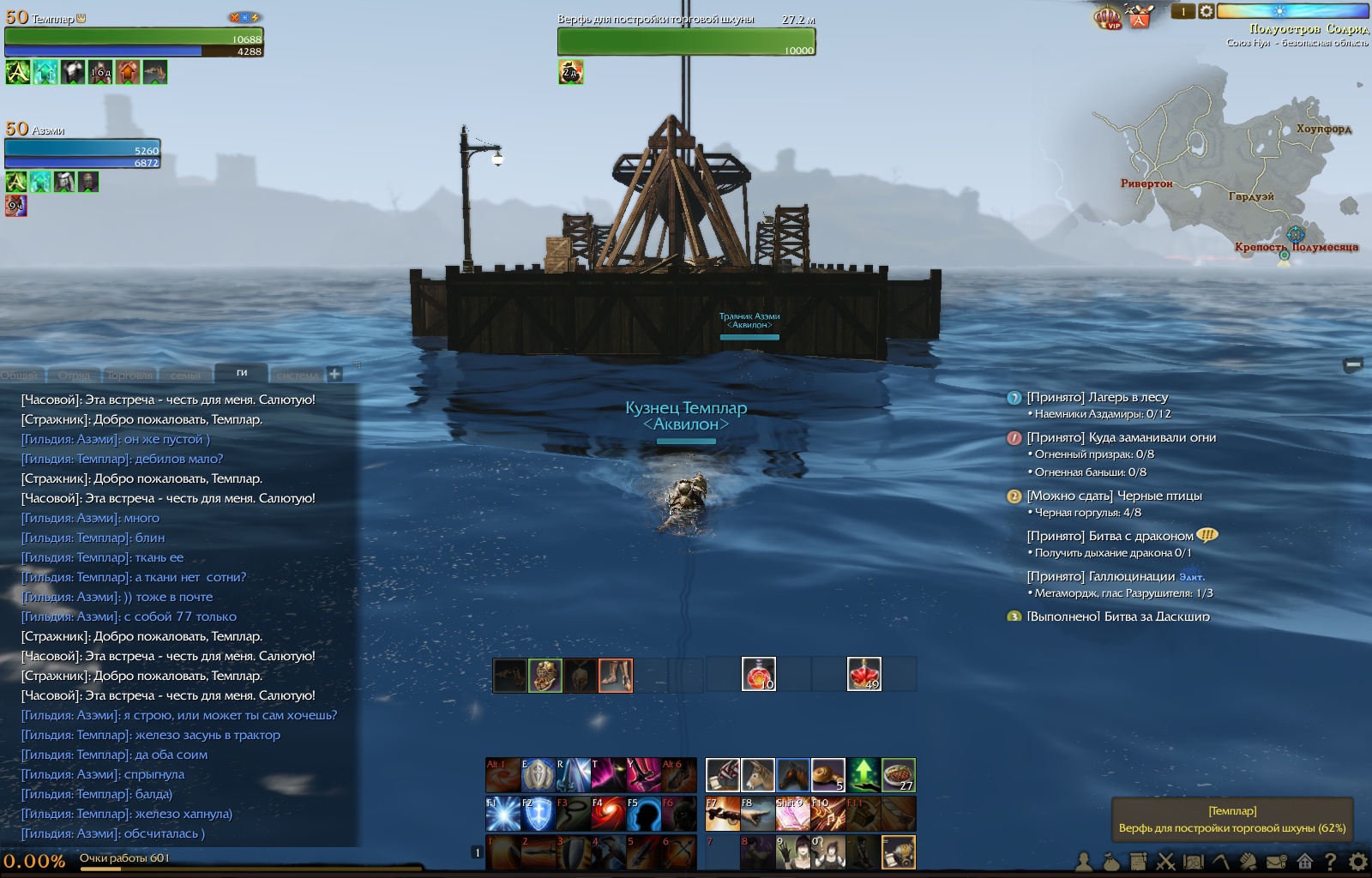1372x878 pixels.
Task: Open the system settings gear menu
Action: [x=1358, y=862]
